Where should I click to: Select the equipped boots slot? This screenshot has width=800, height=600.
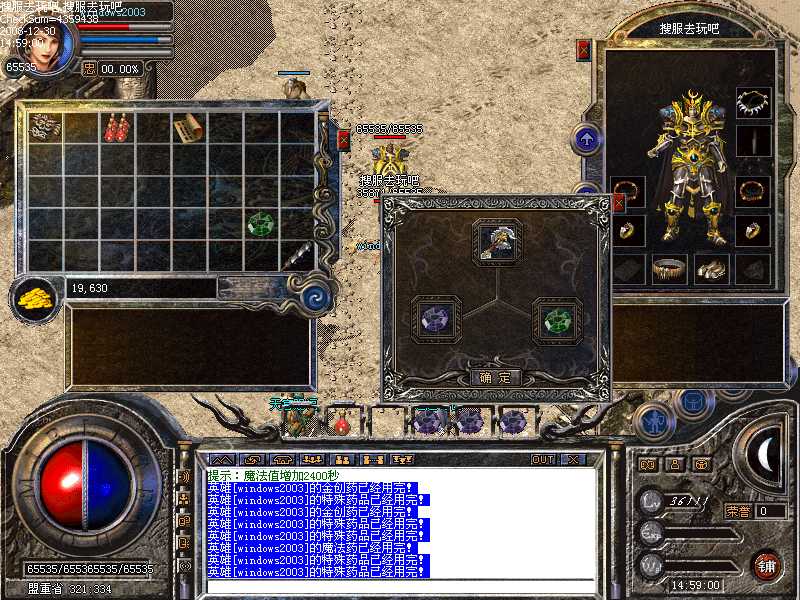coord(709,268)
